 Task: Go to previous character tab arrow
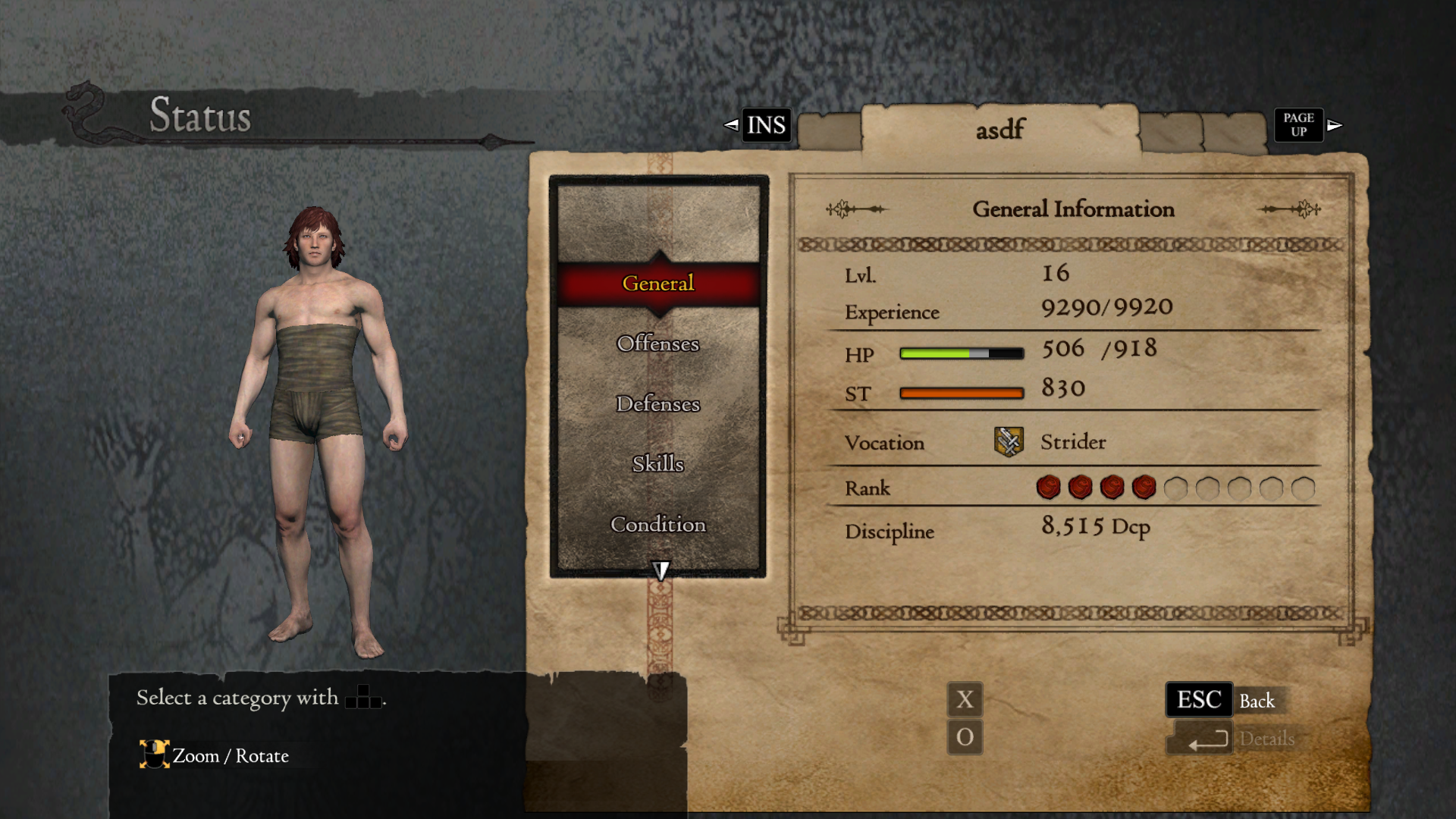(731, 125)
